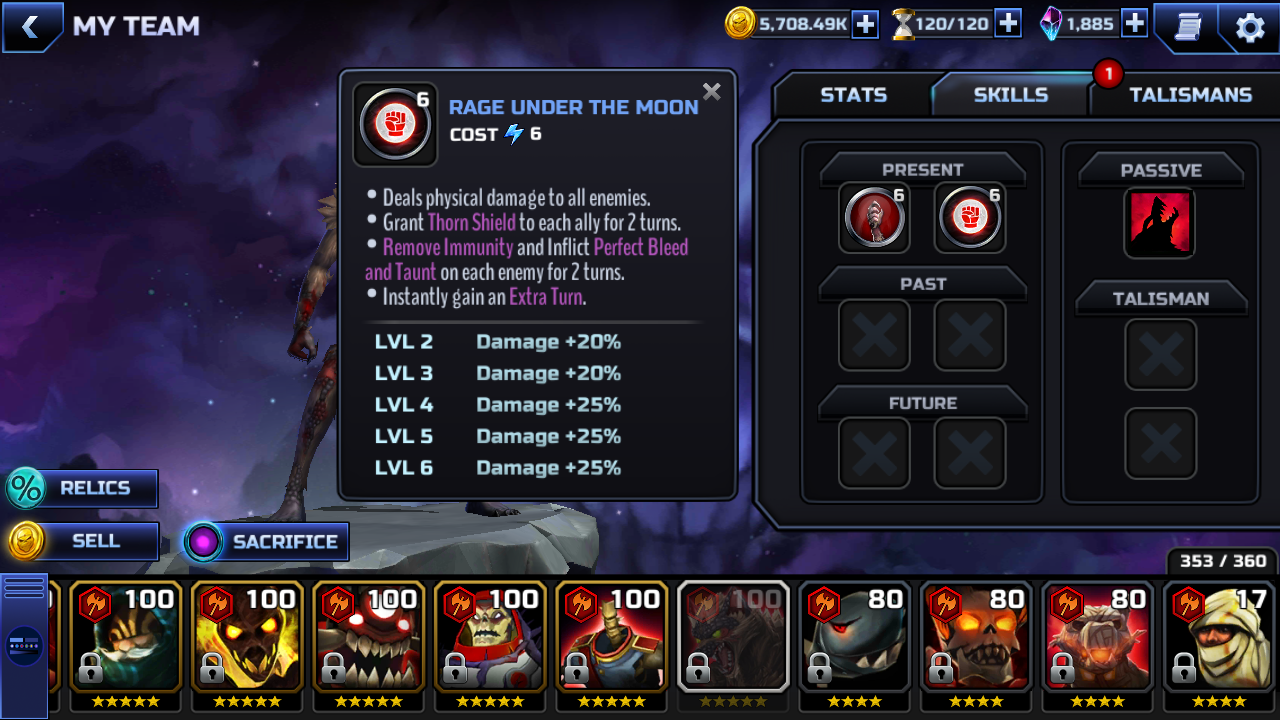
Task: Choose the flaming yellow skull character
Action: (x=247, y=636)
